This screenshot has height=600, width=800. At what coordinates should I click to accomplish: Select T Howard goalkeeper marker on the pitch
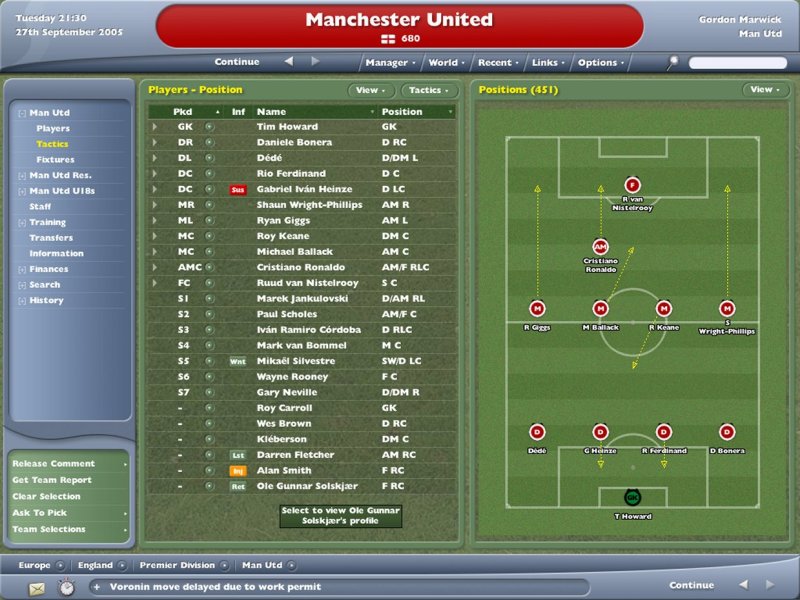[632, 497]
